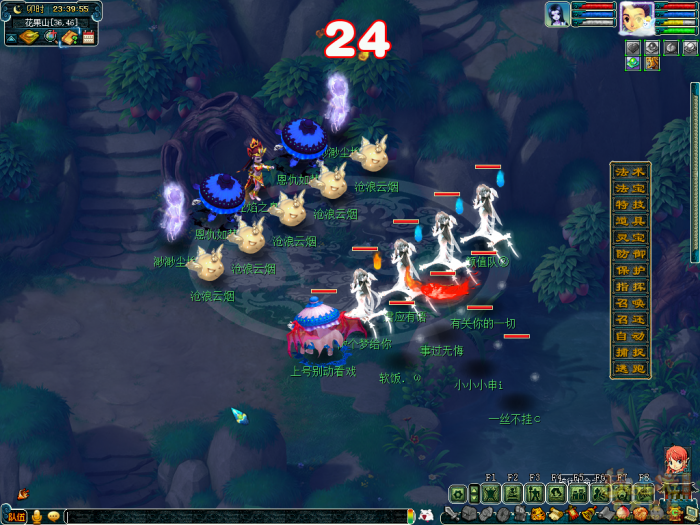This screenshot has width=700, height=525.
Task: Choose the 灵宝 battle command
Action: pyautogui.click(x=630, y=237)
